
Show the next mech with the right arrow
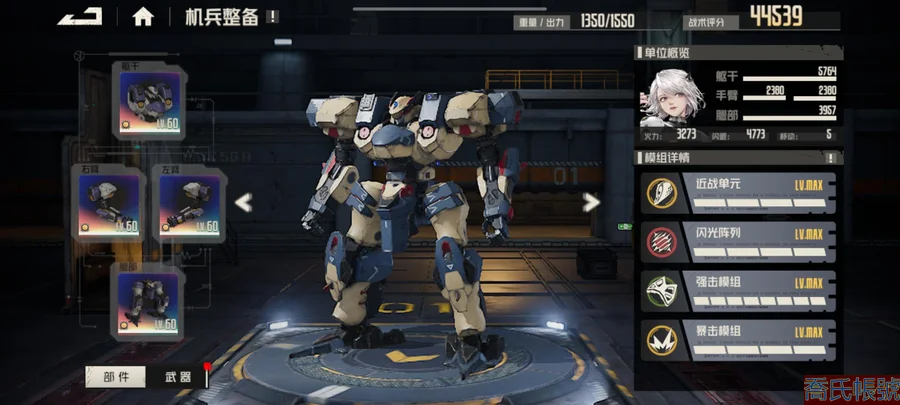591,202
